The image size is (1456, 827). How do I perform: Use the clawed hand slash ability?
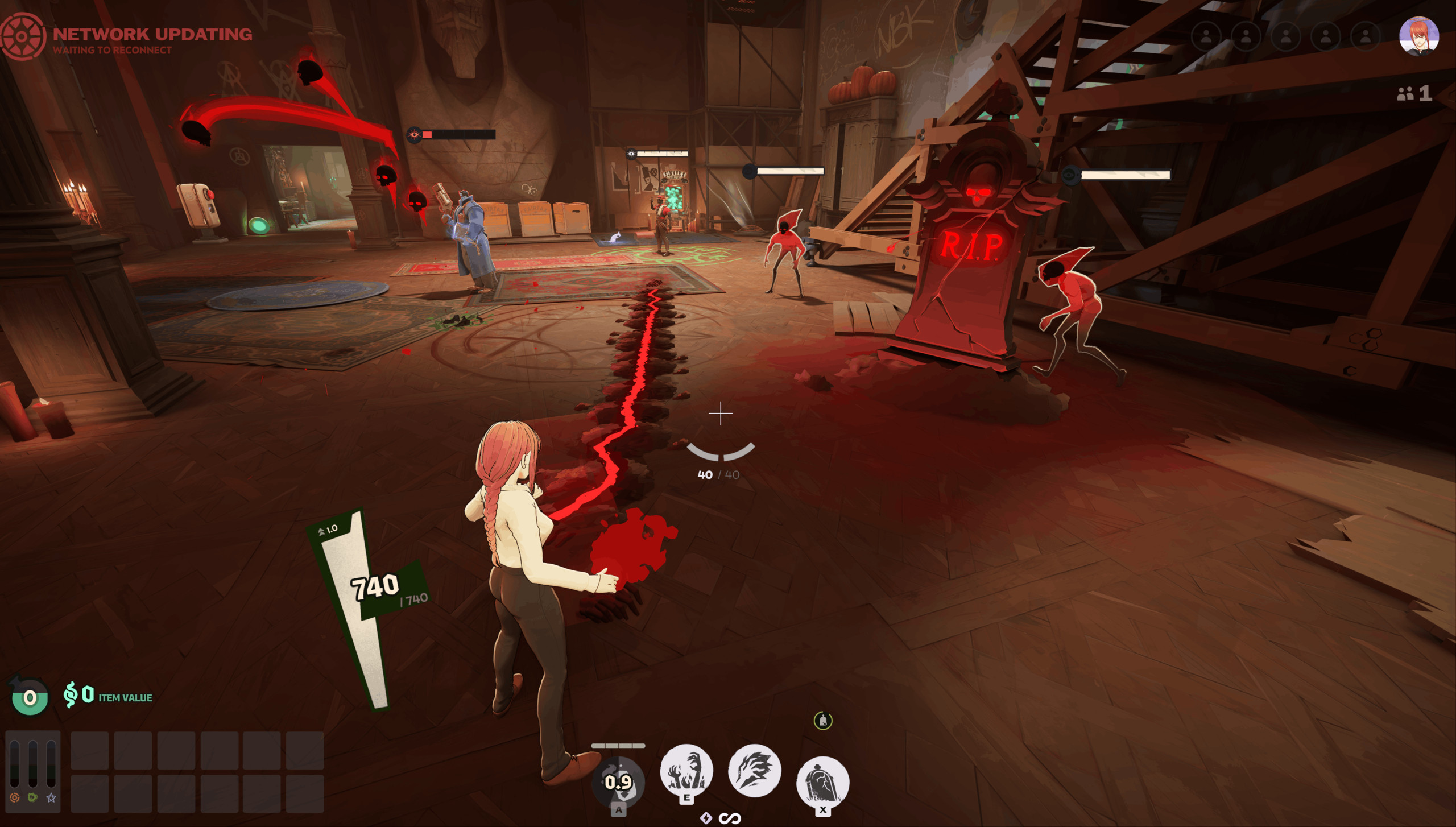coord(755,771)
